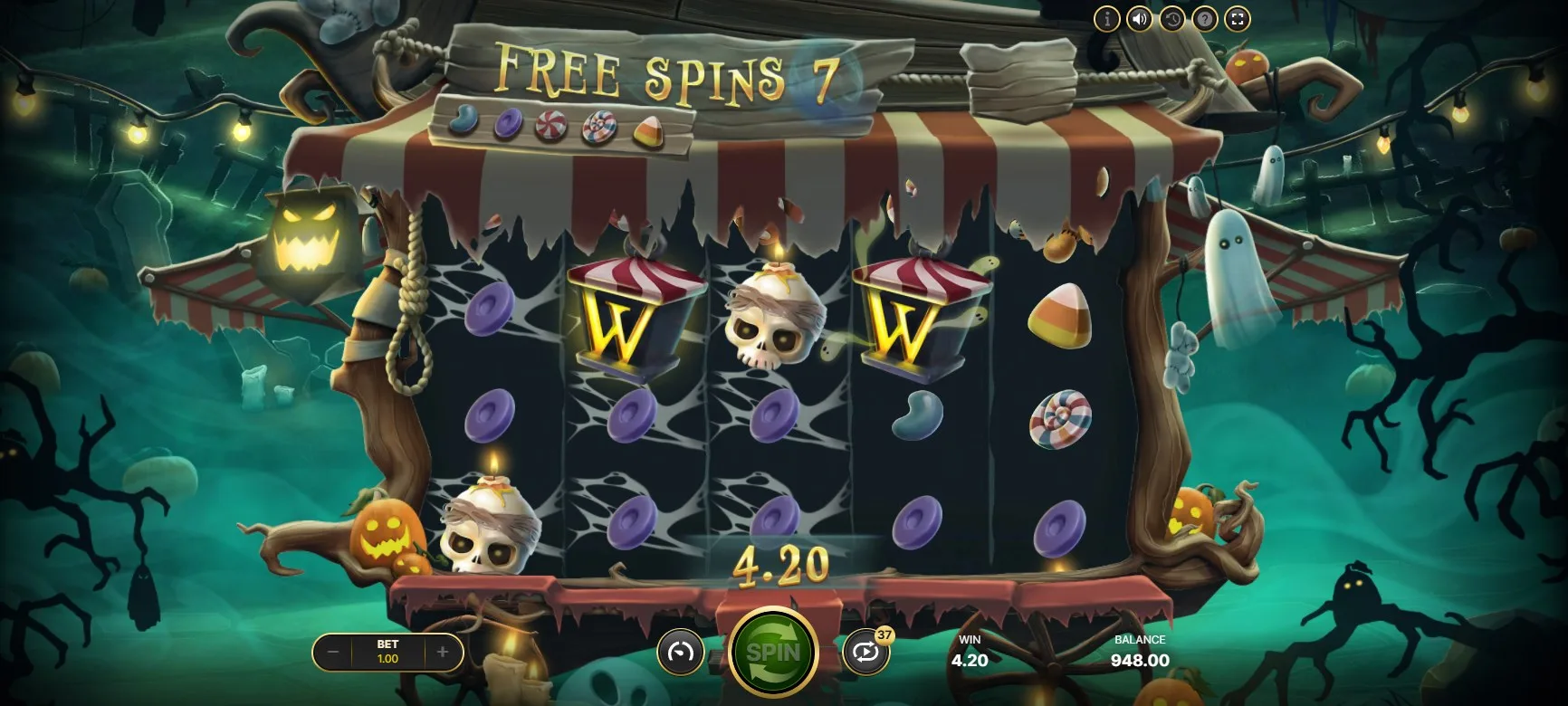Screen dimensions: 1568x706
Task: Increase the bet with the plus button
Action: (443, 652)
